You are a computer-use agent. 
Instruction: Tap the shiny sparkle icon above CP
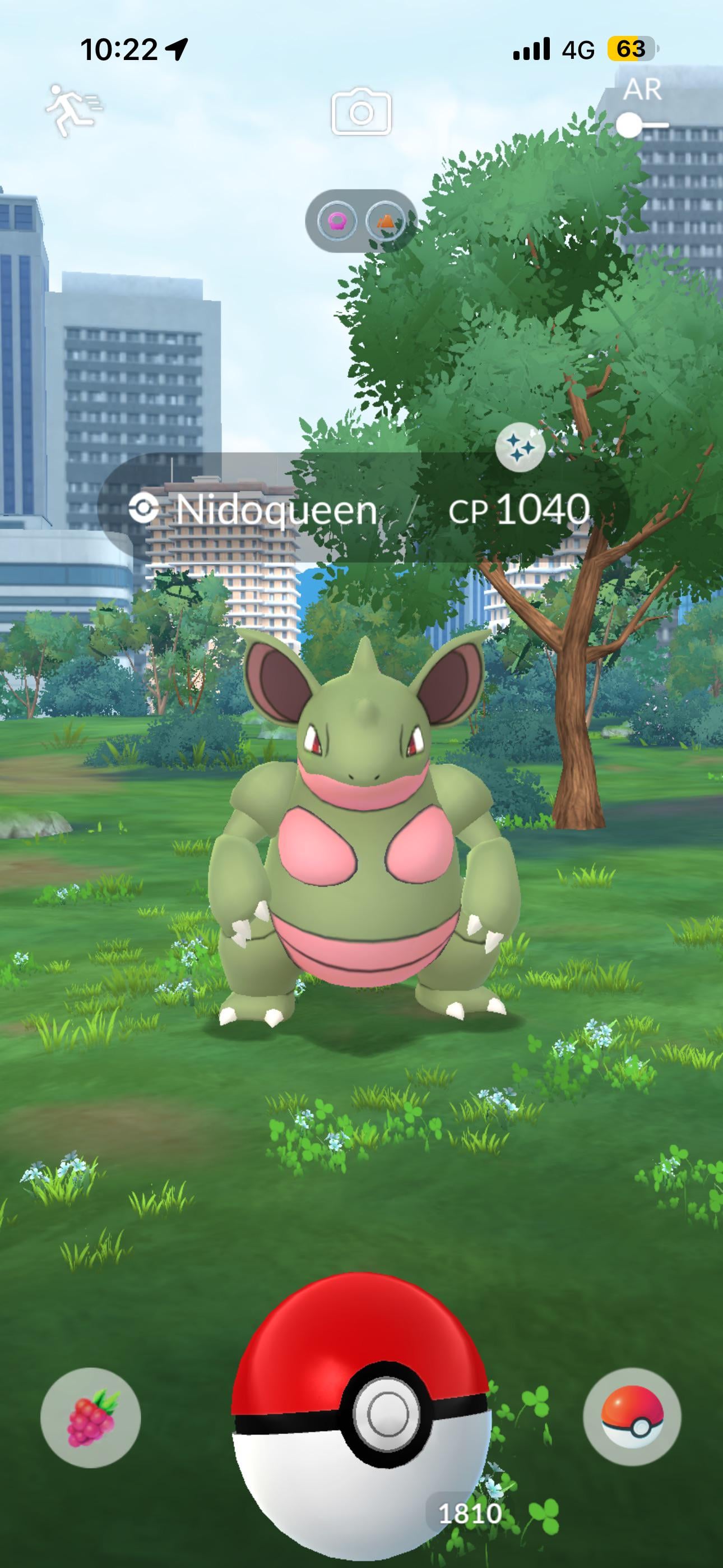pos(519,448)
